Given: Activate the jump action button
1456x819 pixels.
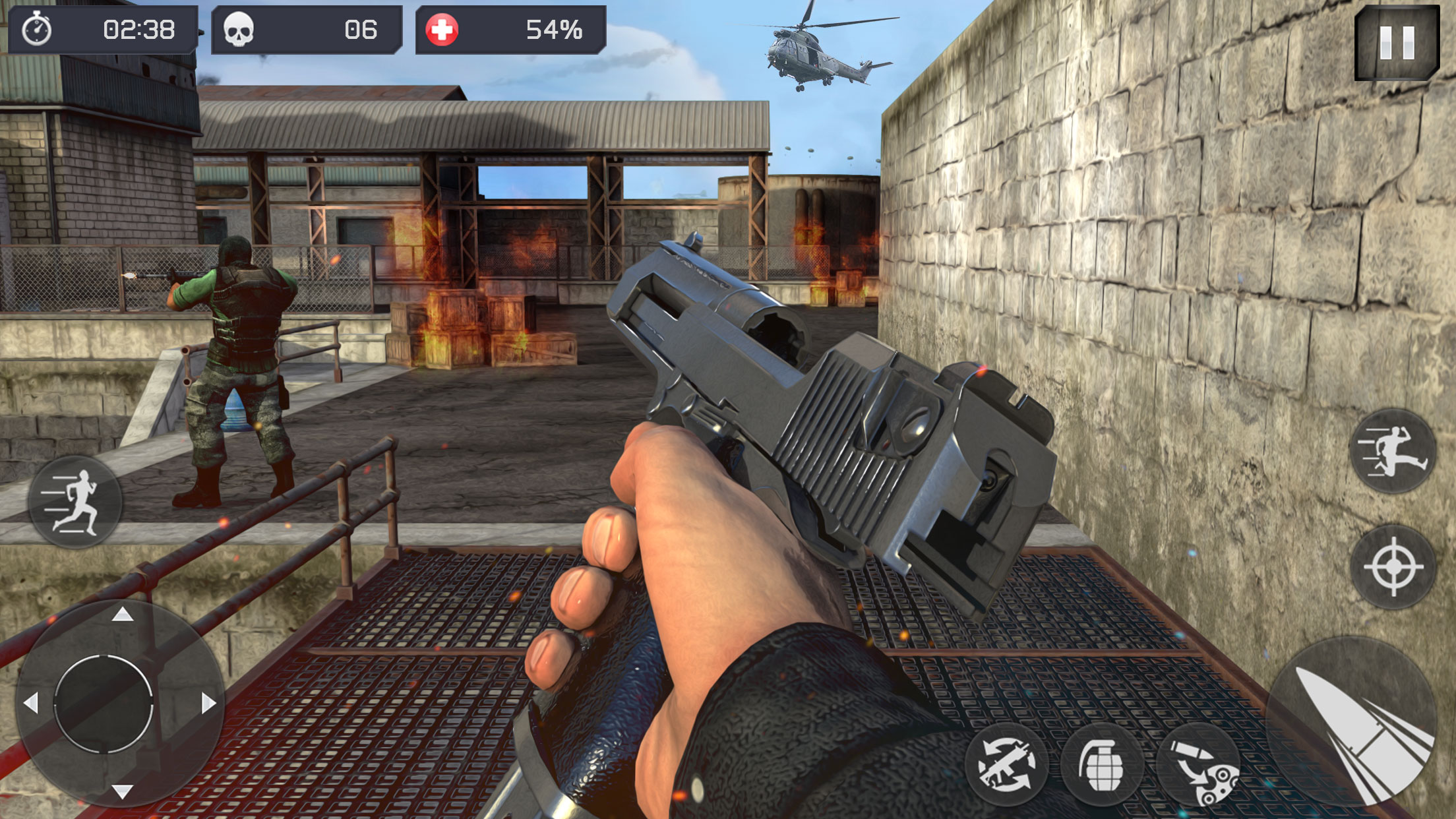Looking at the screenshot, I should pos(1393,451).
